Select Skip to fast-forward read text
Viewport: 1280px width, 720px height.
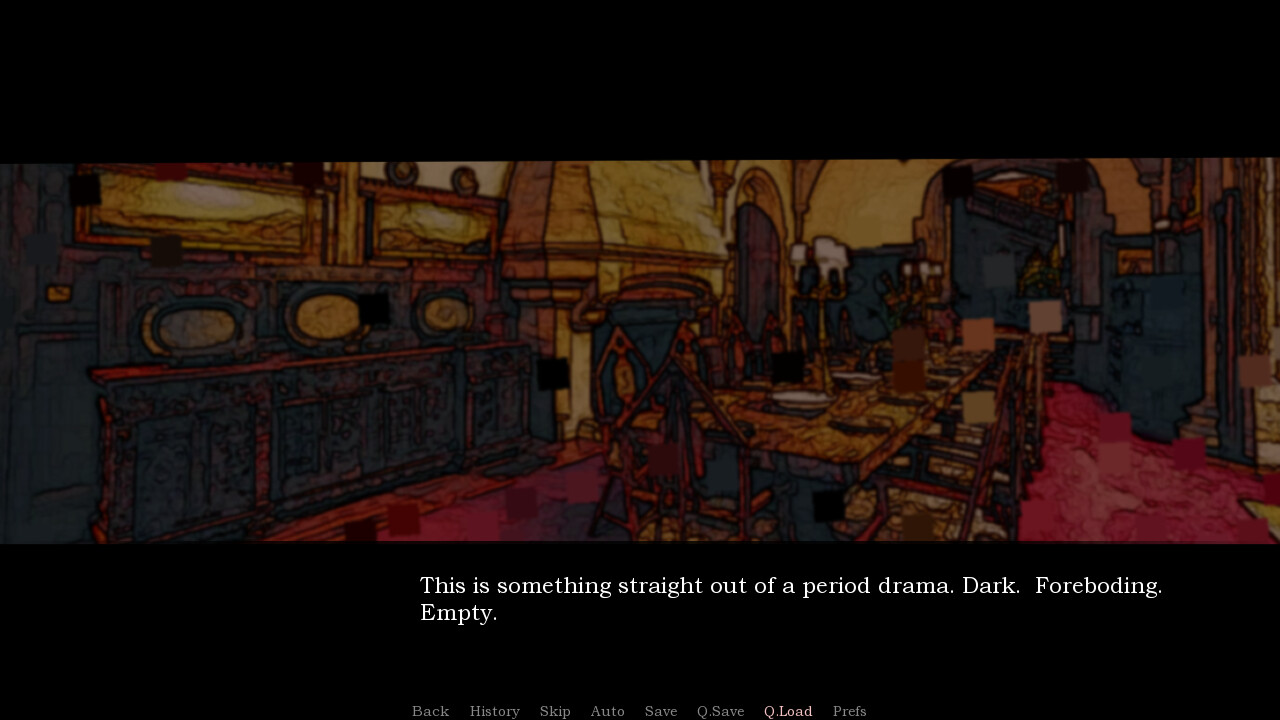(x=555, y=711)
